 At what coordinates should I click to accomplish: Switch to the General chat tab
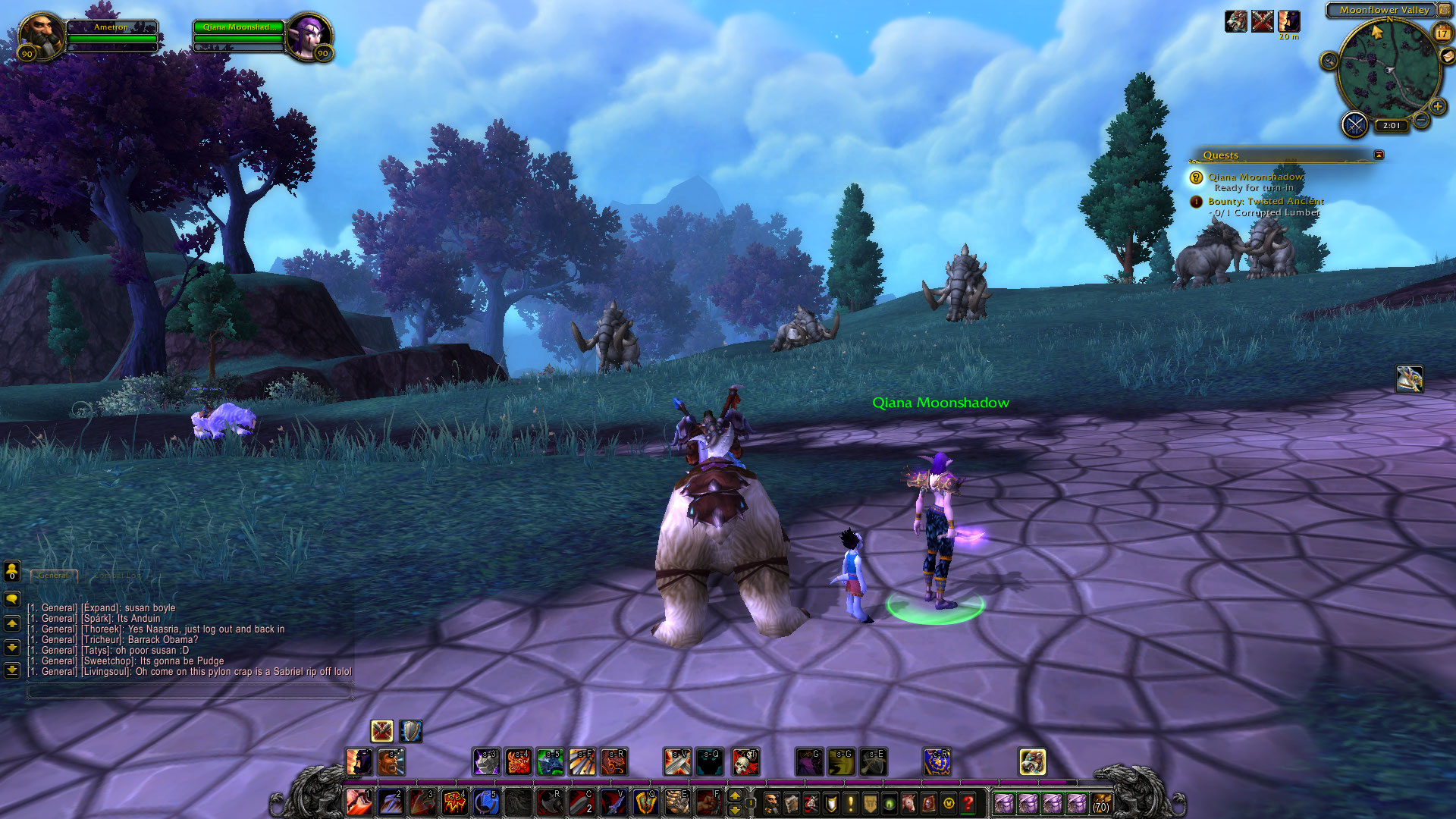[54, 576]
